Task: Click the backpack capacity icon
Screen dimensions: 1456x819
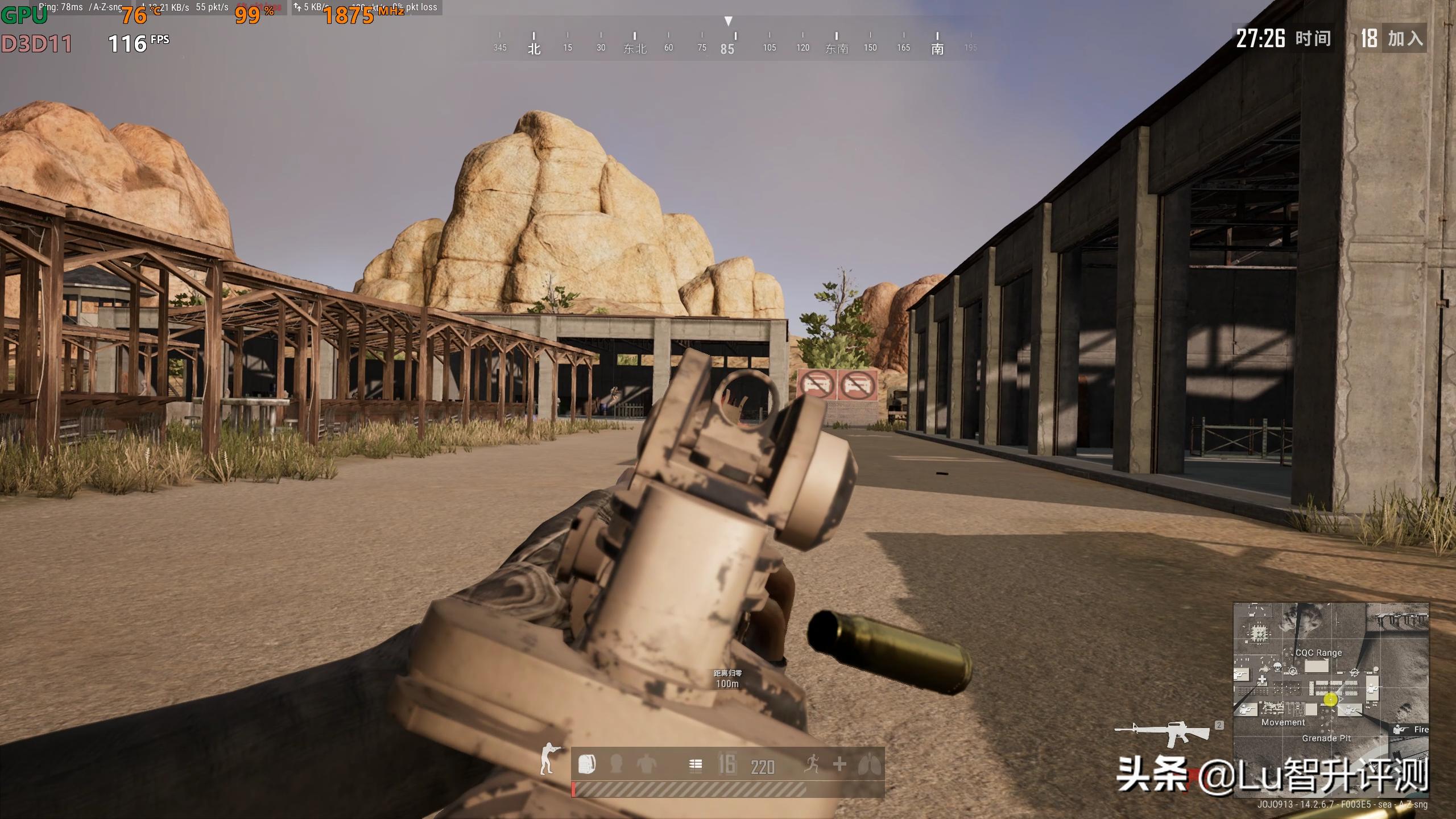Action: [x=587, y=764]
